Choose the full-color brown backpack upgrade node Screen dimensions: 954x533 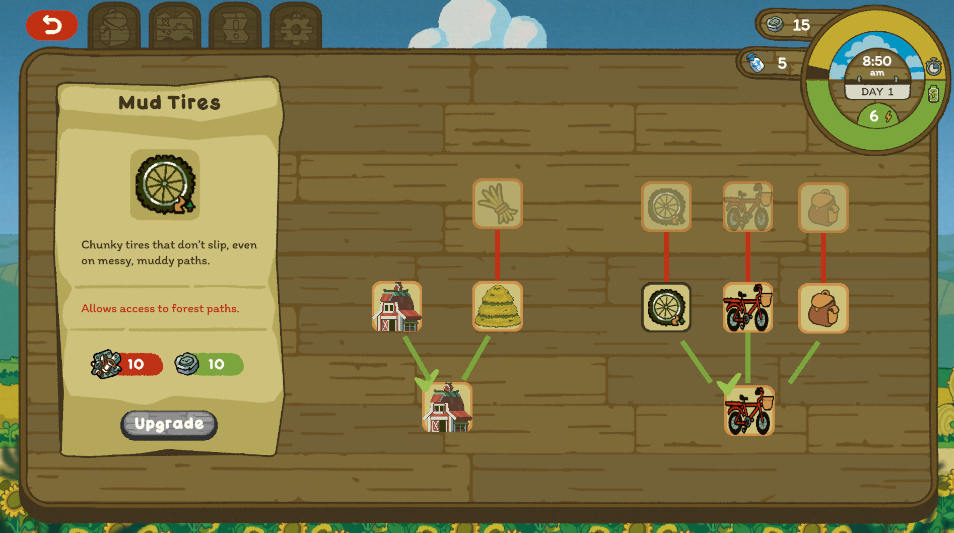point(823,308)
